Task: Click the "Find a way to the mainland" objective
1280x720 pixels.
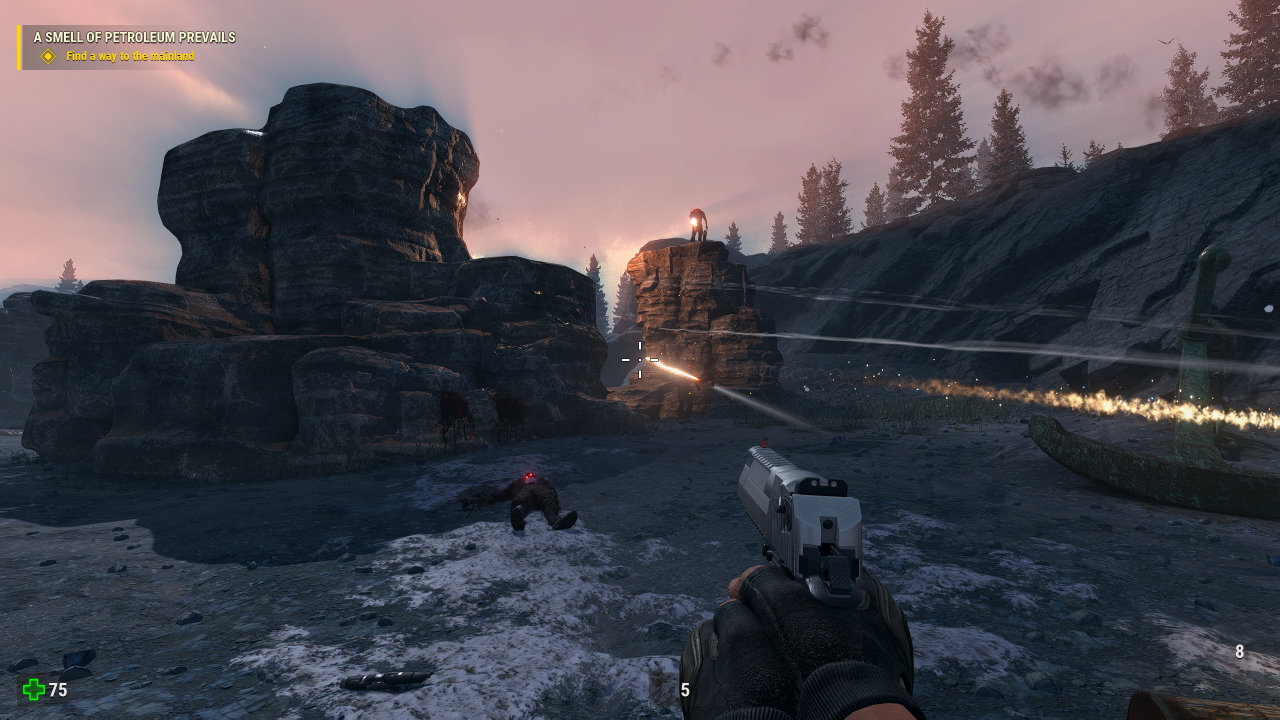Action: (130, 57)
